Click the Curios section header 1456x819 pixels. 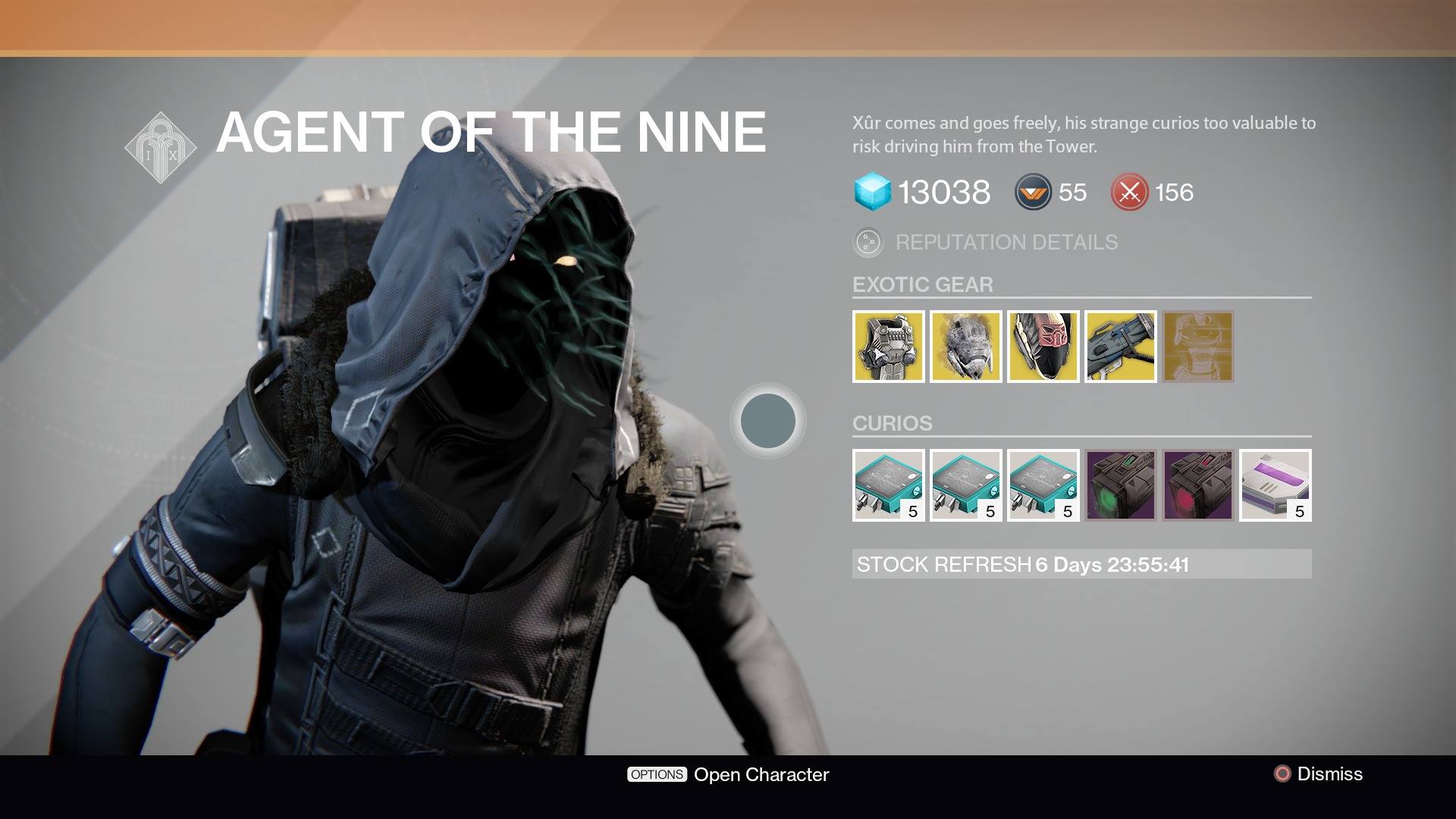(x=894, y=423)
